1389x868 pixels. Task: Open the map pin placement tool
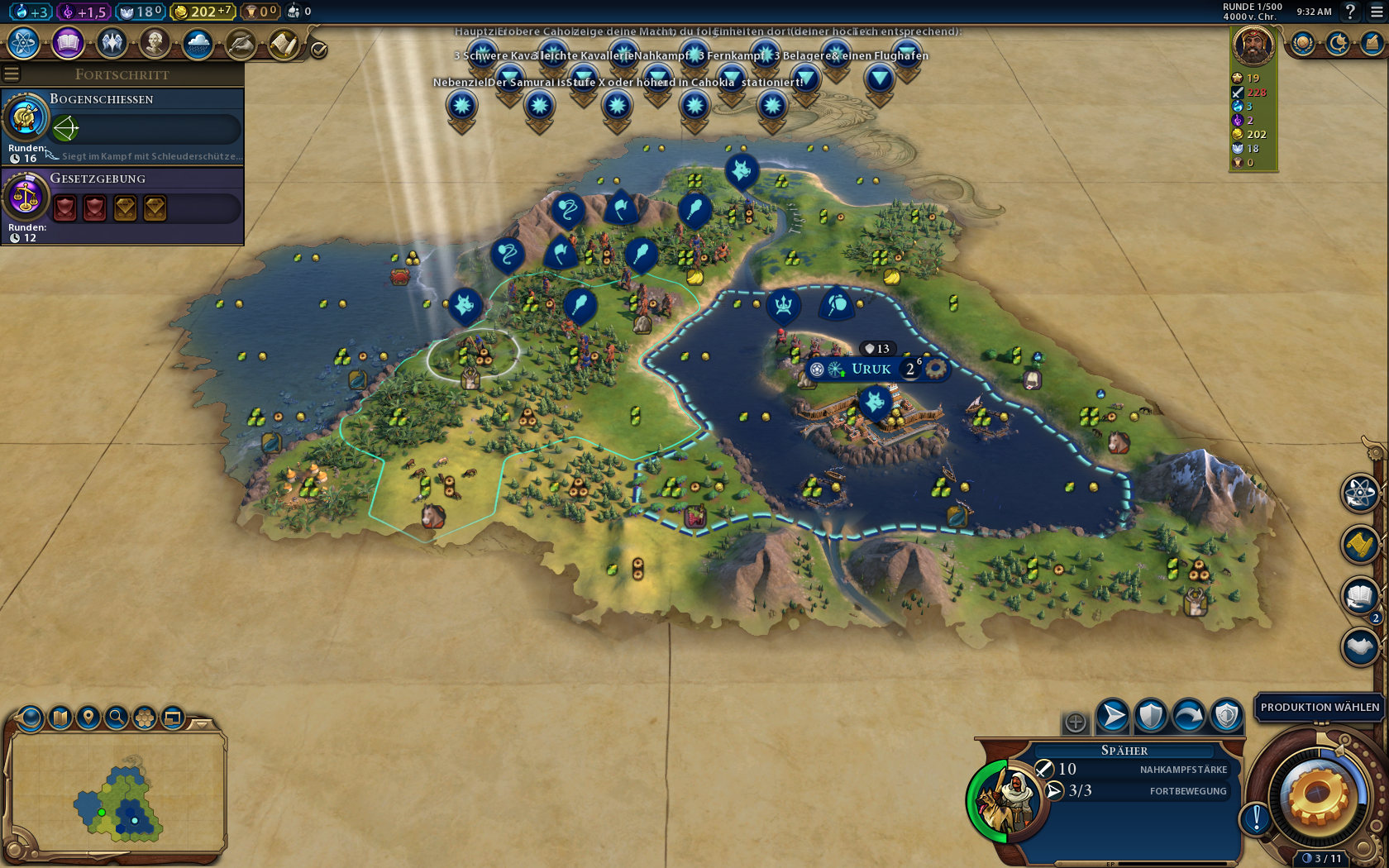point(88,717)
